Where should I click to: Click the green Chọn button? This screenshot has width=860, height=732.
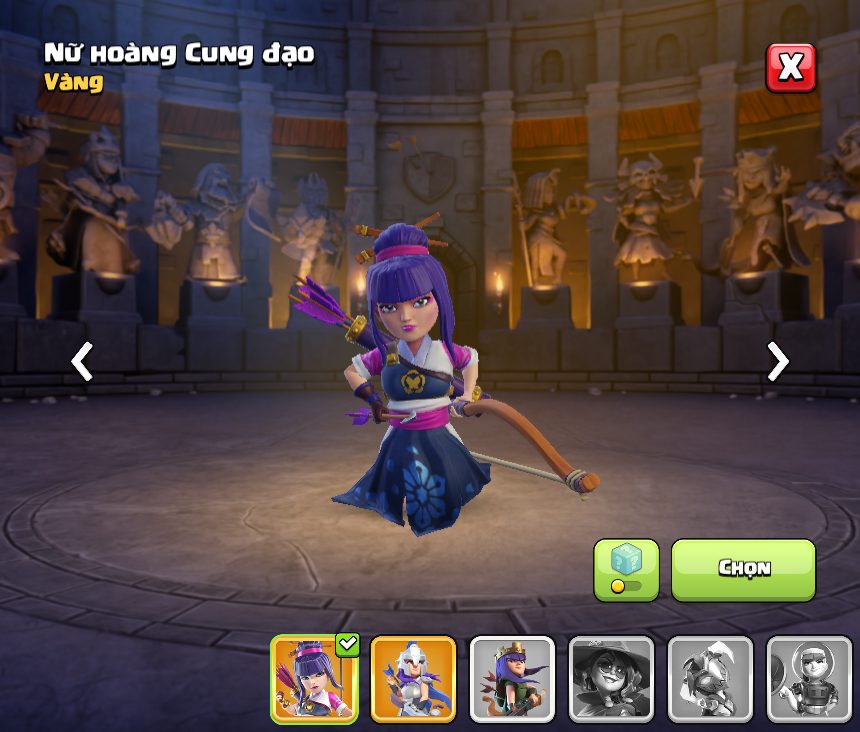(743, 569)
